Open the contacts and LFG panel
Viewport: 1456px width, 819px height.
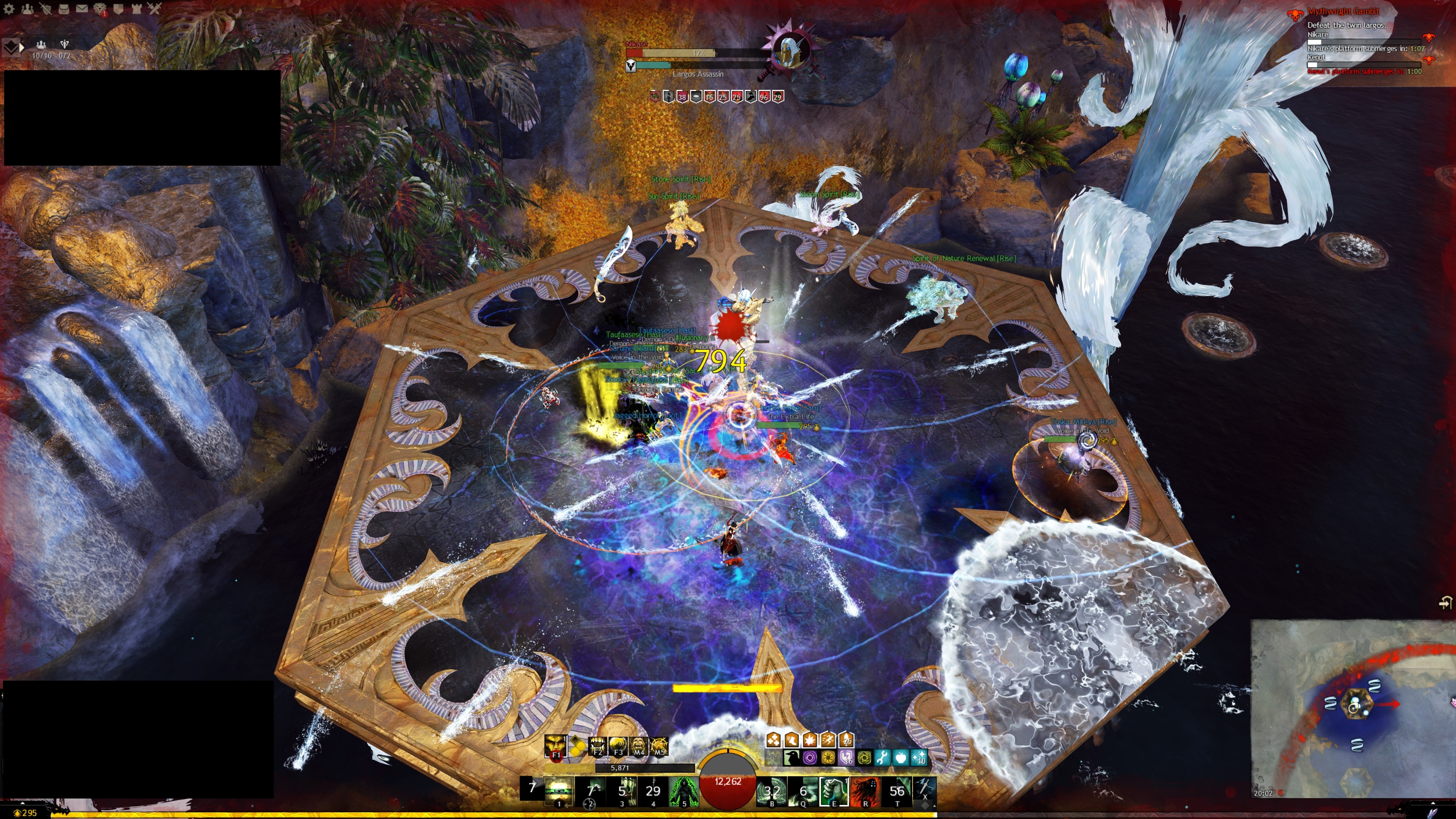[27, 8]
